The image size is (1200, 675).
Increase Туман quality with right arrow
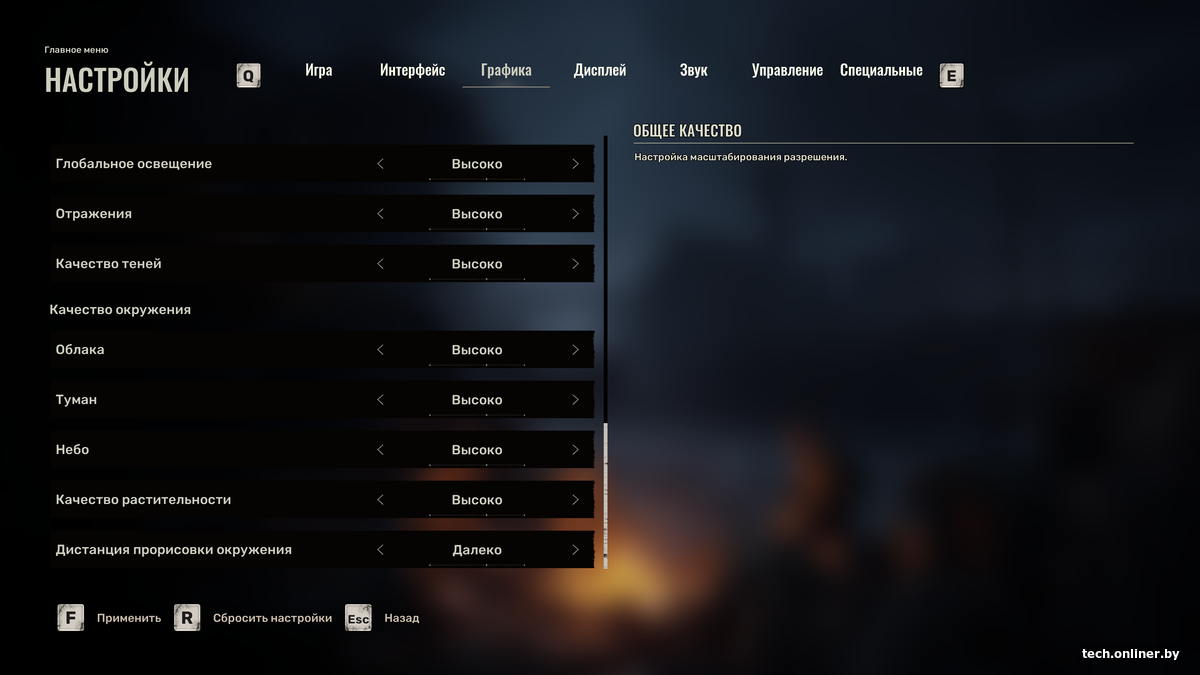point(575,400)
